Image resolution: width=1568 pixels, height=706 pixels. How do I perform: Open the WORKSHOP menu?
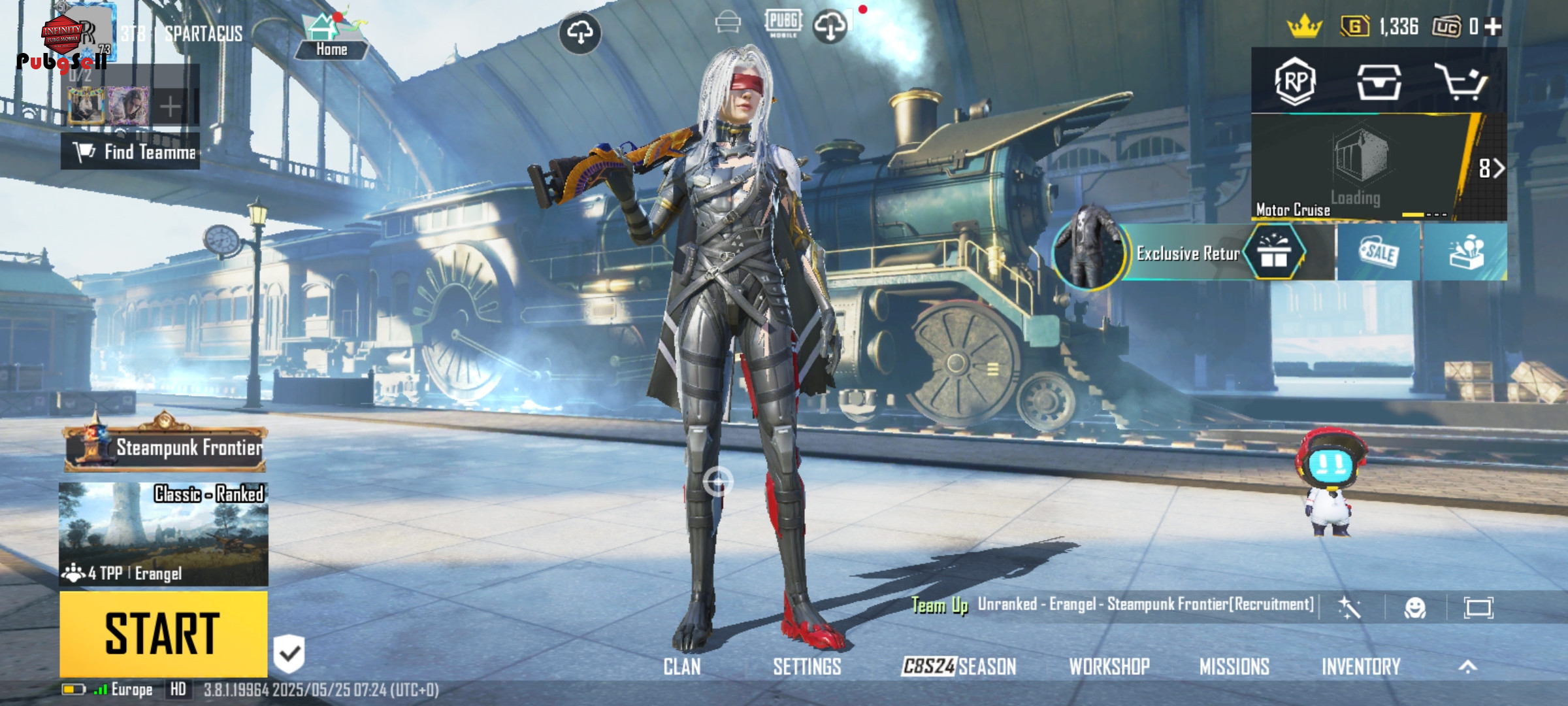(1109, 667)
